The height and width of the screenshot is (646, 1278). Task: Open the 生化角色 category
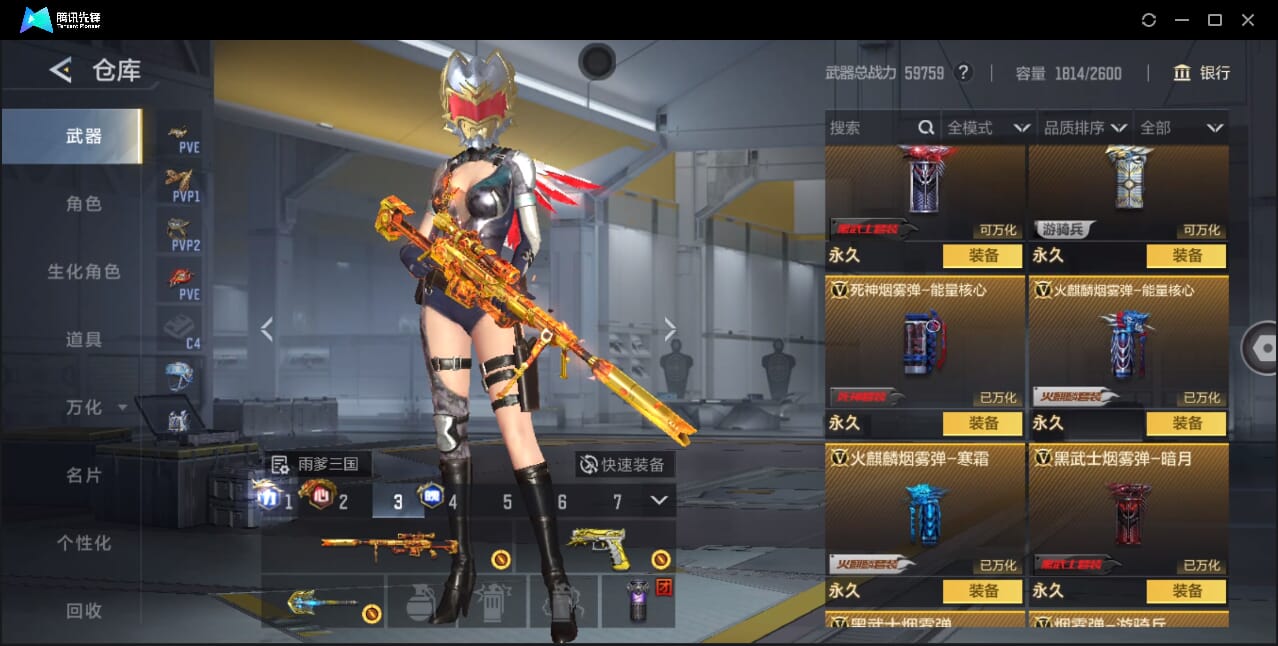[84, 272]
